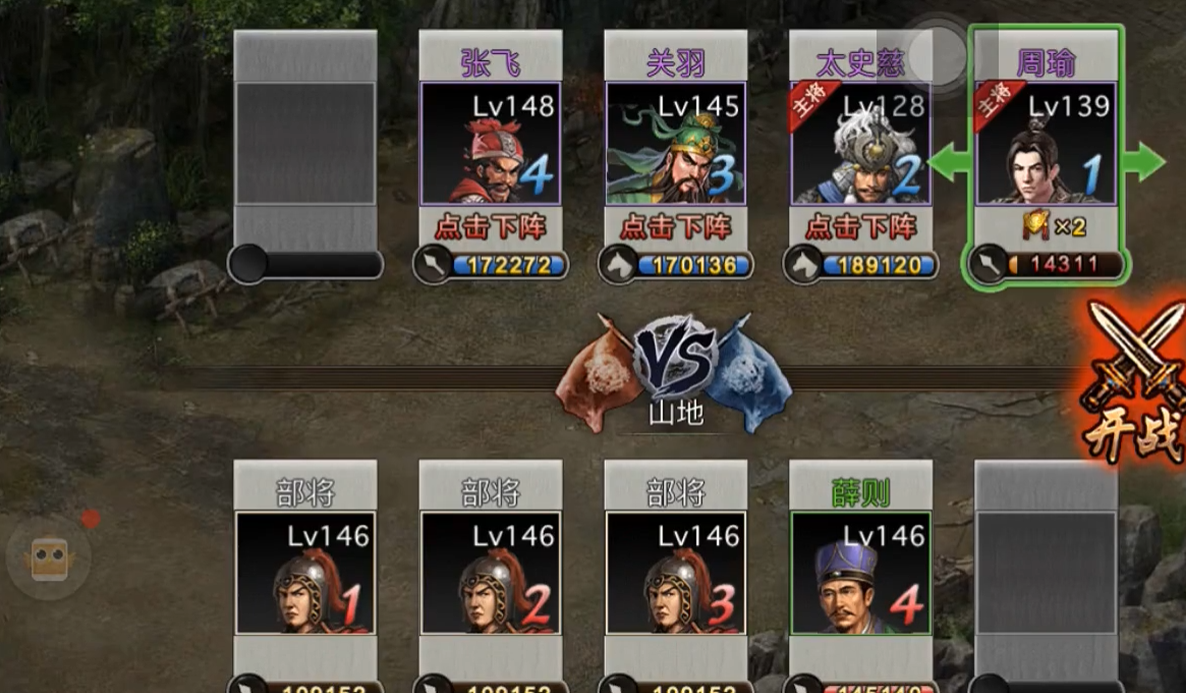Screen dimensions: 1186x693
Task: Choose the 太史慈 general card
Action: point(860,142)
